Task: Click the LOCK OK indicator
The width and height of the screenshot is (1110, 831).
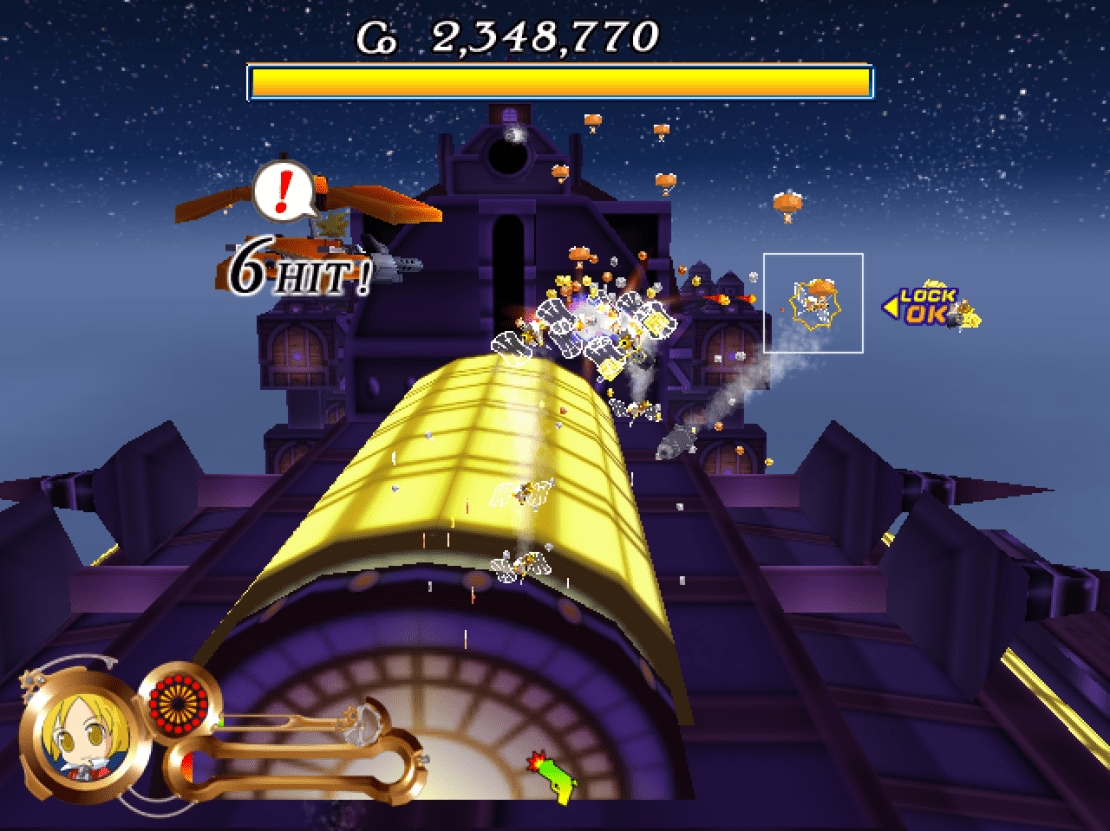Action: 927,306
